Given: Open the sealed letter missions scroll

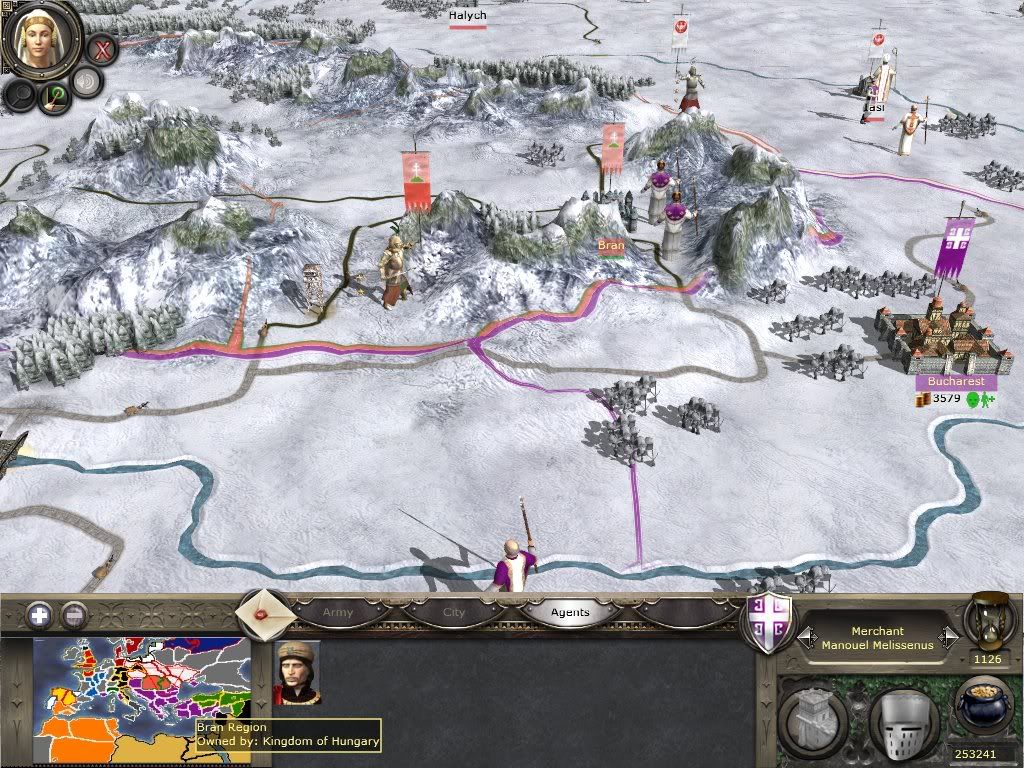Looking at the screenshot, I should tap(263, 612).
